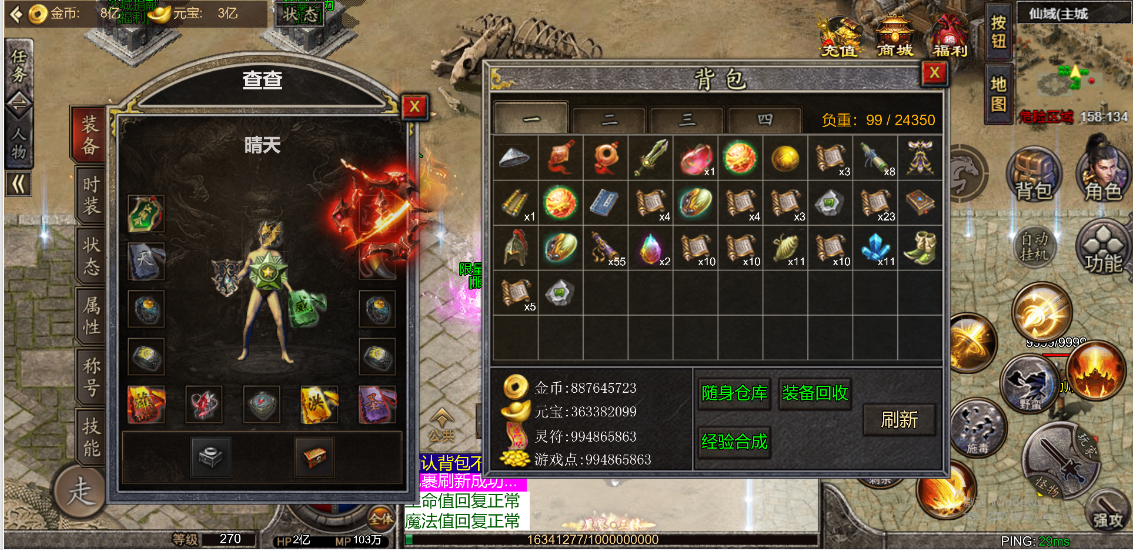1134x550 pixels.
Task: Select the 时装 fashion tab
Action: click(92, 193)
